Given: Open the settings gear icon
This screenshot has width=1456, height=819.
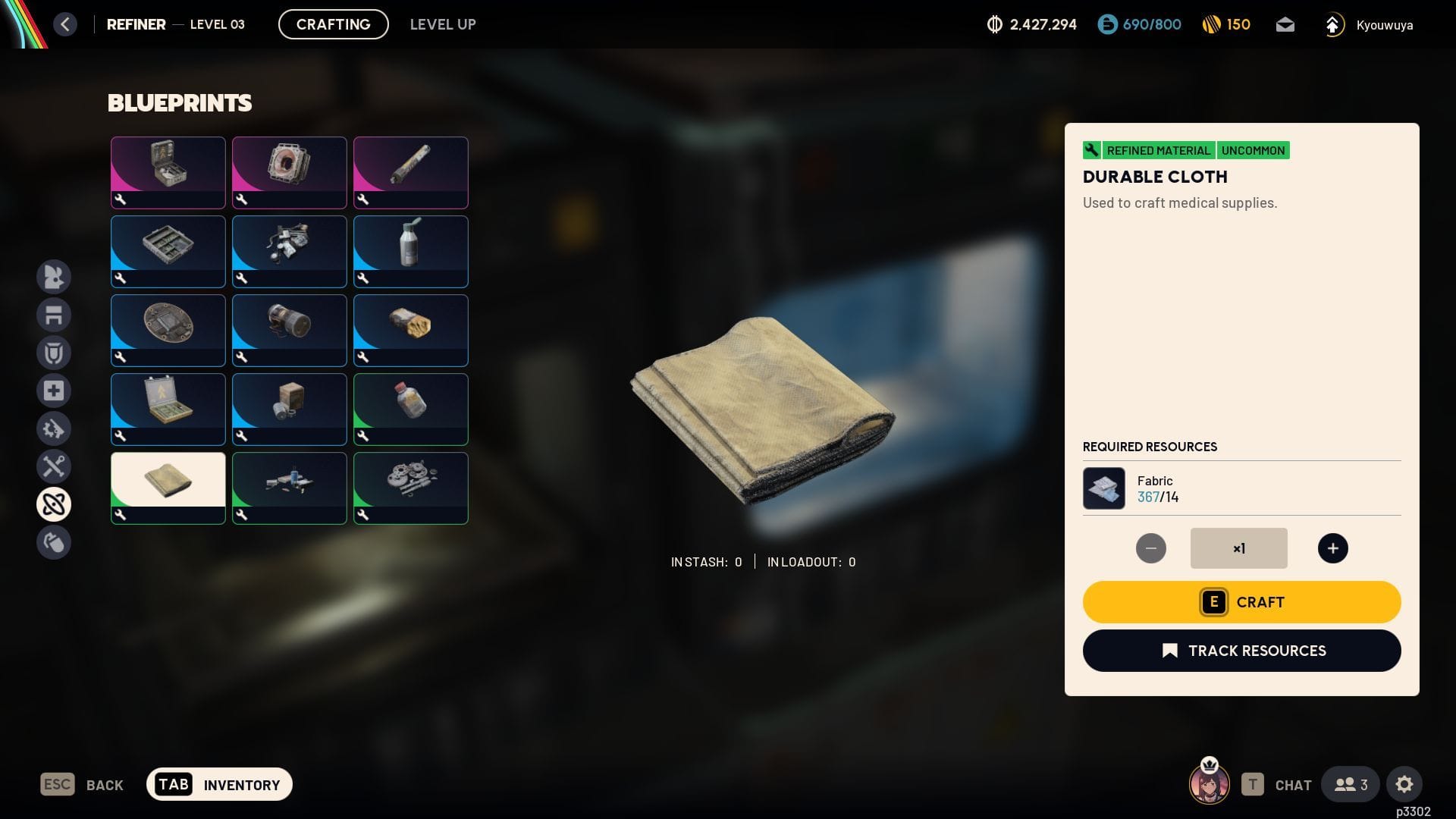Looking at the screenshot, I should point(1404,784).
